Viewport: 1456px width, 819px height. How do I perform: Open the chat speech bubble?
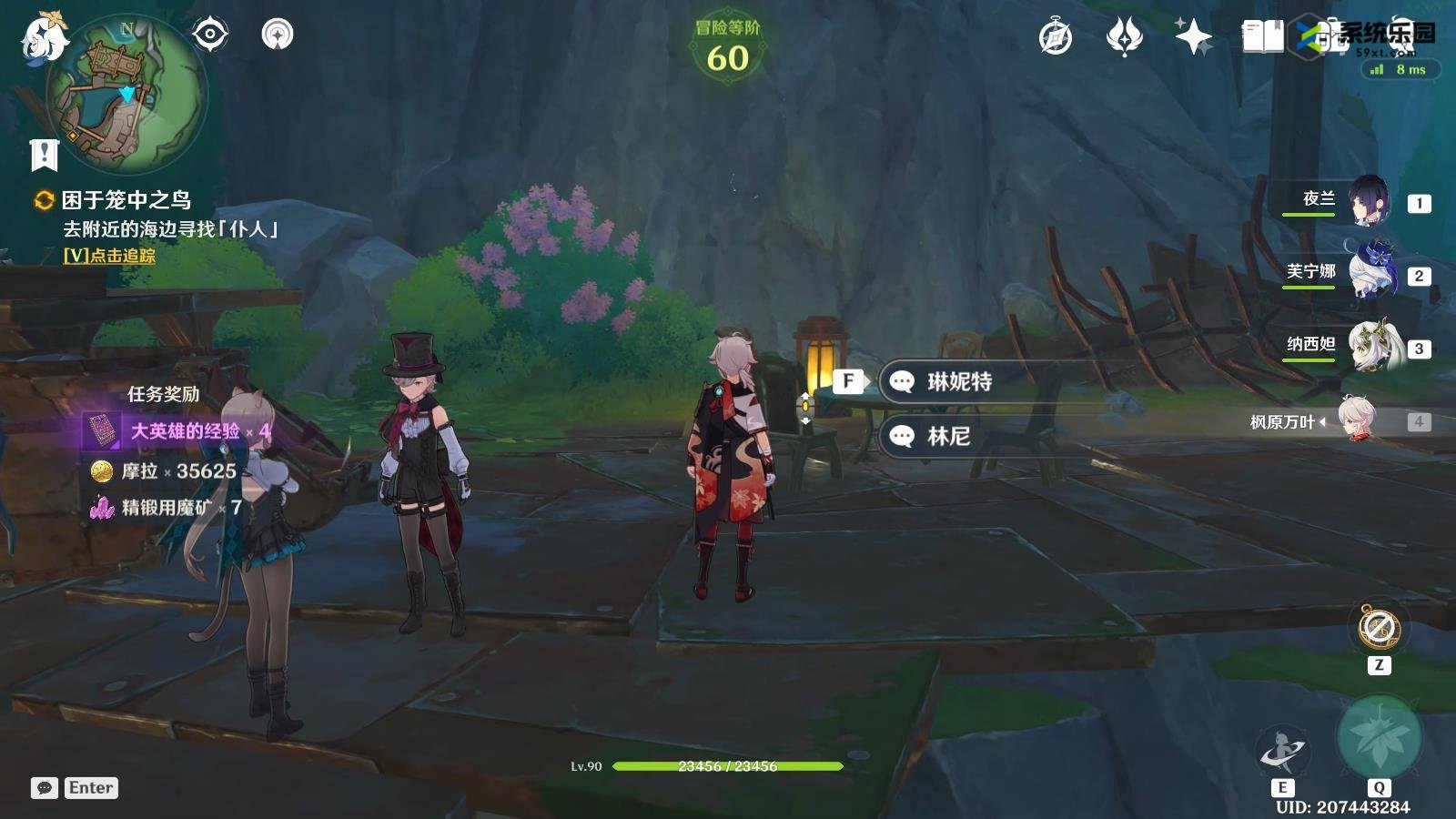[44, 788]
